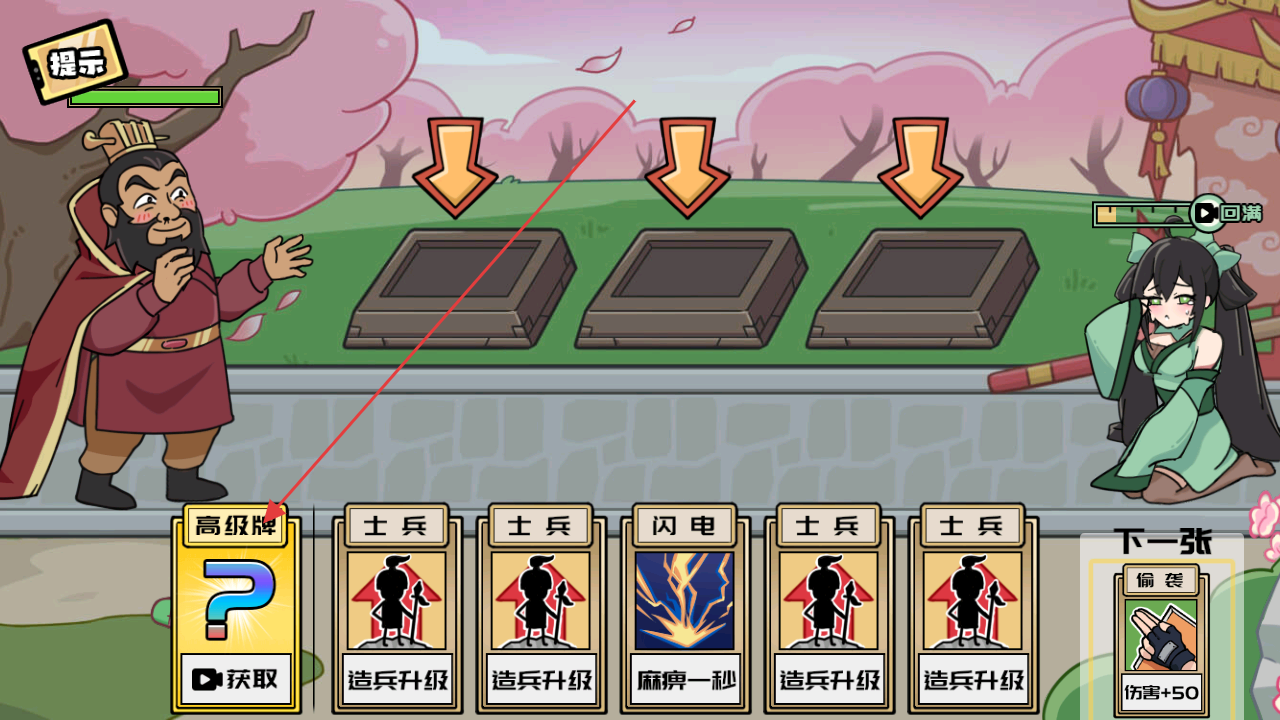Get the 高级牌 mystery card via 获取
1280x720 pixels.
point(237,679)
